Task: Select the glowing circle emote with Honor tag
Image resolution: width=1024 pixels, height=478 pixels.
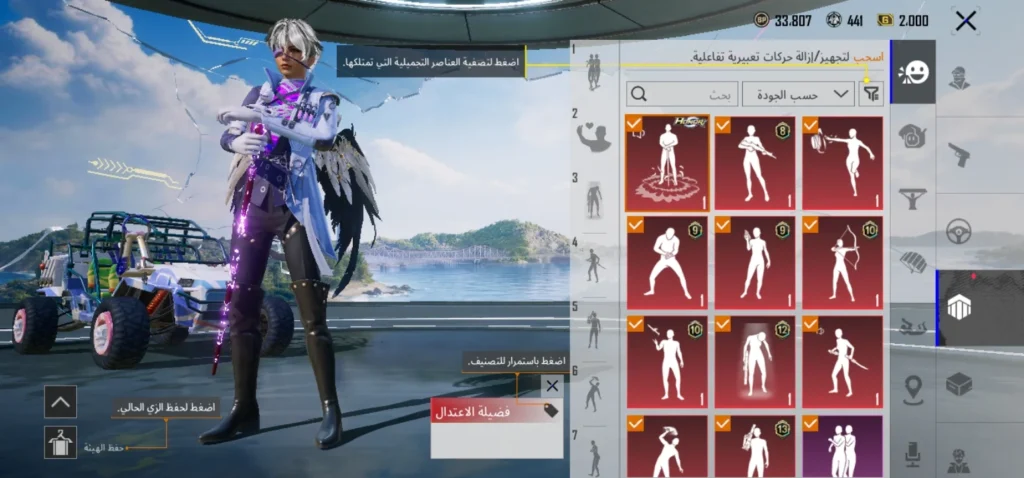Action: 667,162
